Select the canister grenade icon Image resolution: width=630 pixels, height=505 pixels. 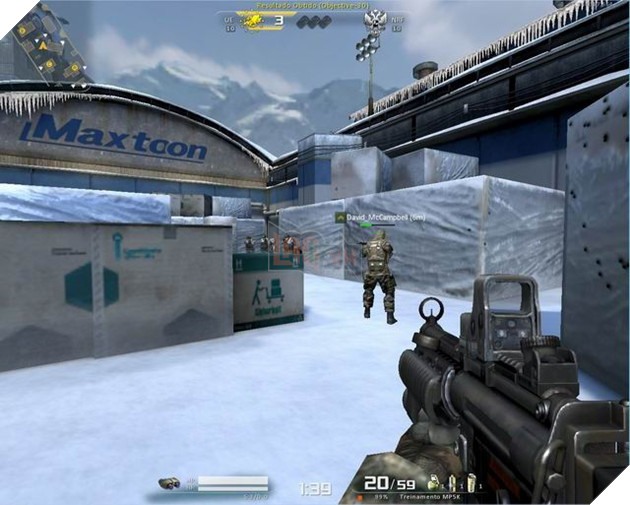[x=469, y=483]
